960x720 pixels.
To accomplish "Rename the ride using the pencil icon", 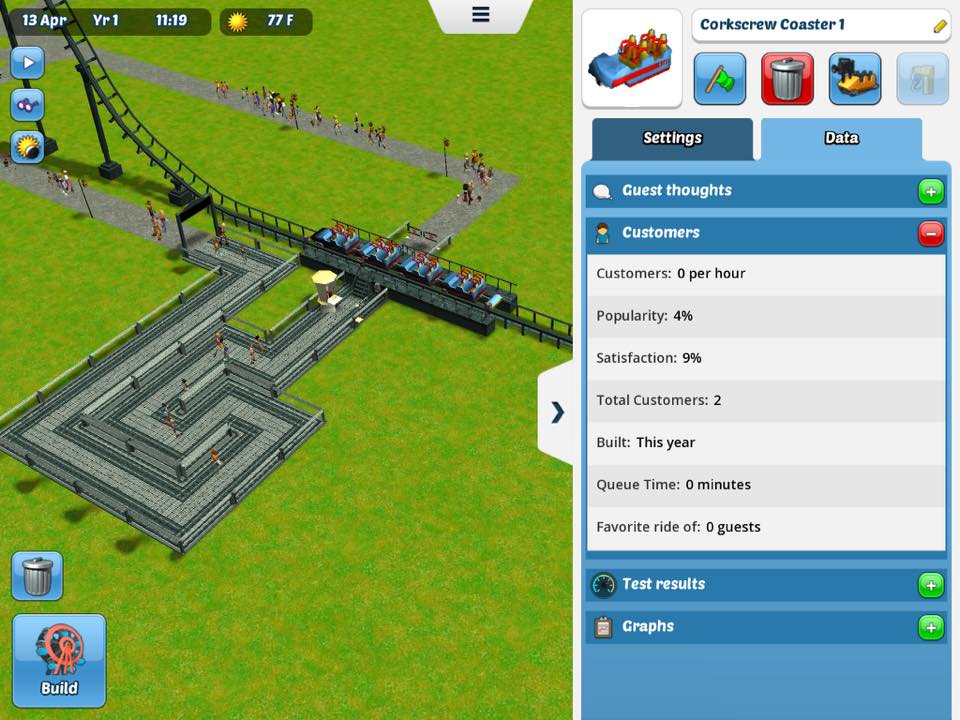I will pyautogui.click(x=940, y=26).
